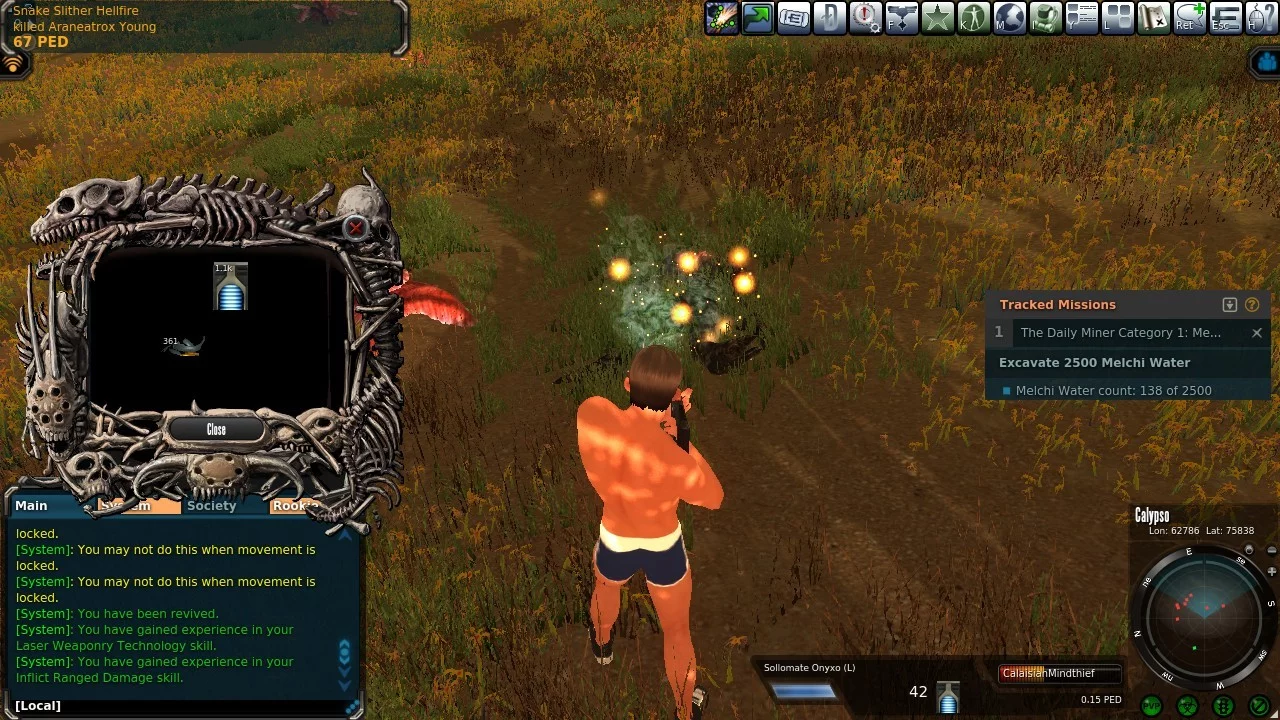Screen dimensions: 1280x720
Task: Open the body figure character icon
Action: click(974, 18)
